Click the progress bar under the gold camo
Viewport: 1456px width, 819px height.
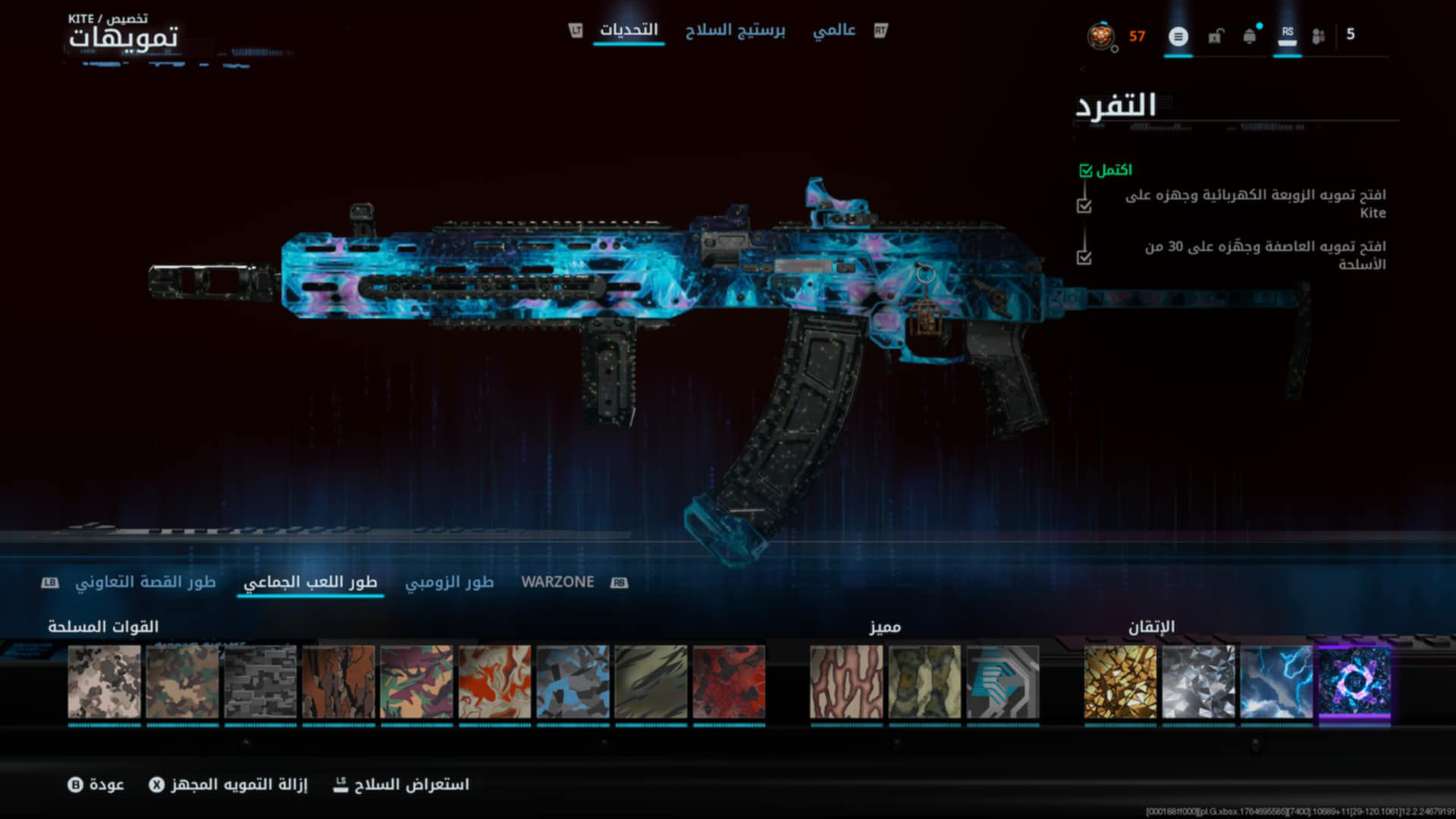pos(1120,726)
